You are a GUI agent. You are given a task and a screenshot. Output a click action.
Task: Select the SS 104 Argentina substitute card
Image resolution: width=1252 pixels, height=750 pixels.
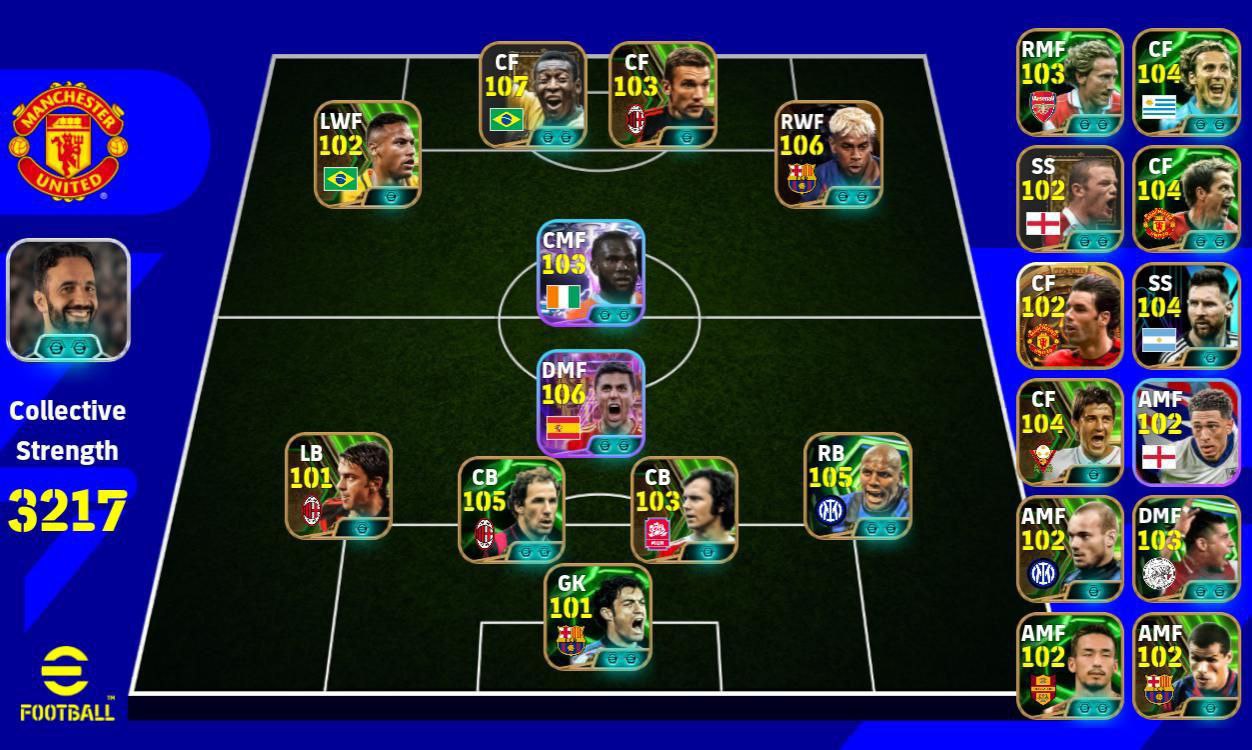[x=1186, y=316]
